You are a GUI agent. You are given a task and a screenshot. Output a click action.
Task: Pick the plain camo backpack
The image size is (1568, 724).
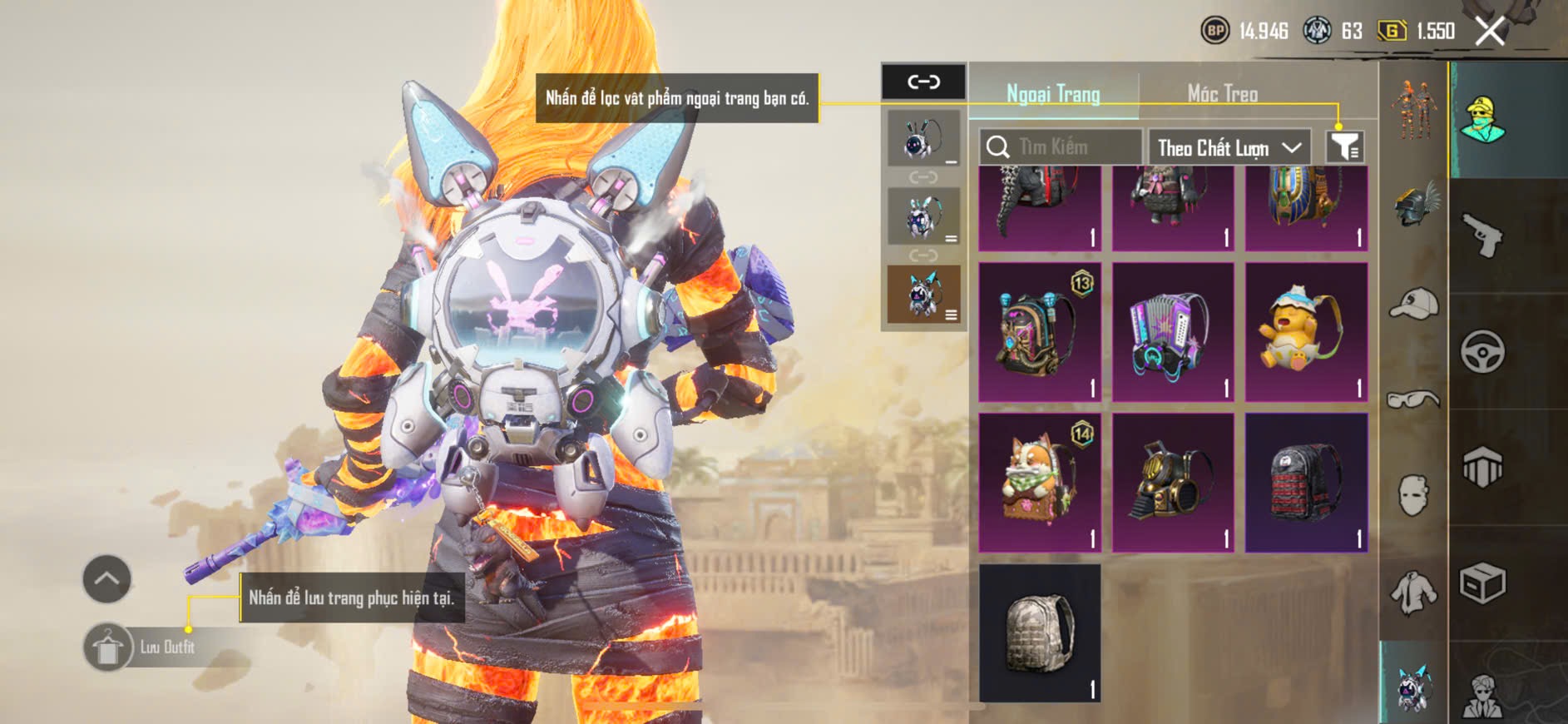[1040, 632]
